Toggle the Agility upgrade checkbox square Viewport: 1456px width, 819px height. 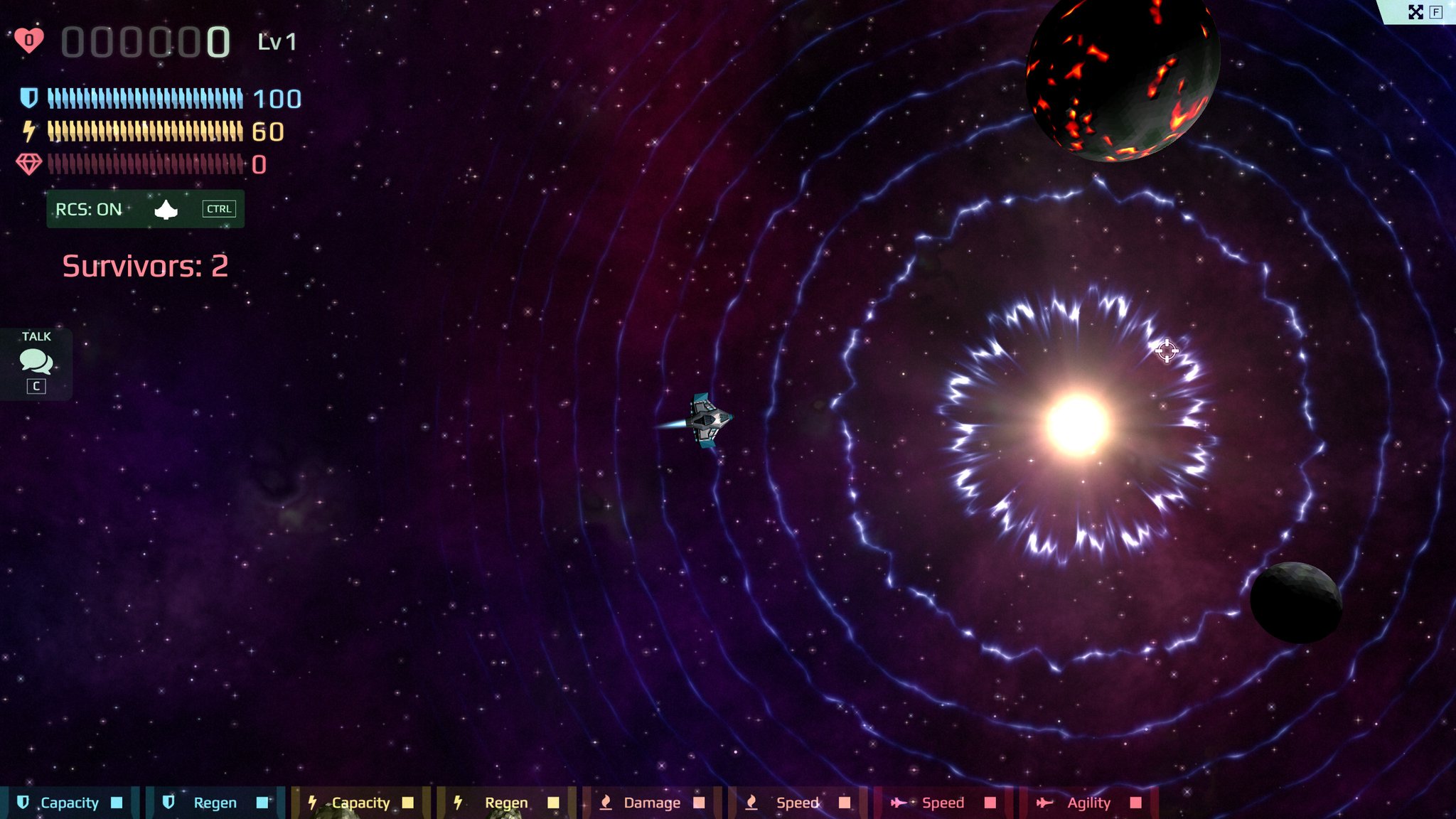pyautogui.click(x=1135, y=802)
